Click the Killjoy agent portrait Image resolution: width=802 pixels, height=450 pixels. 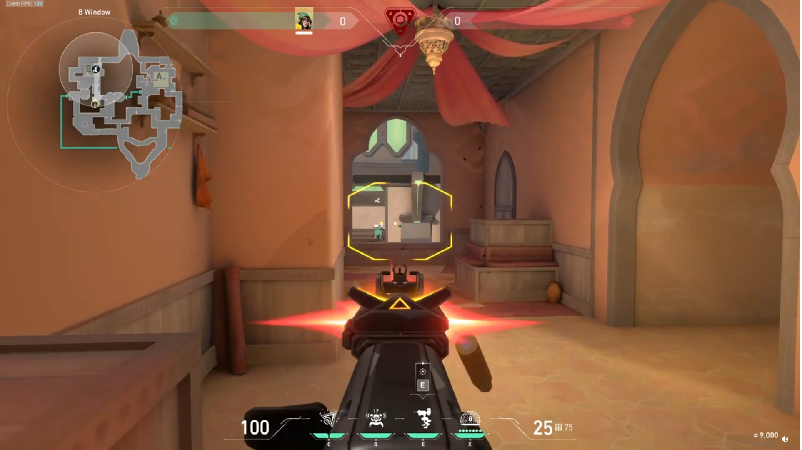click(x=304, y=20)
